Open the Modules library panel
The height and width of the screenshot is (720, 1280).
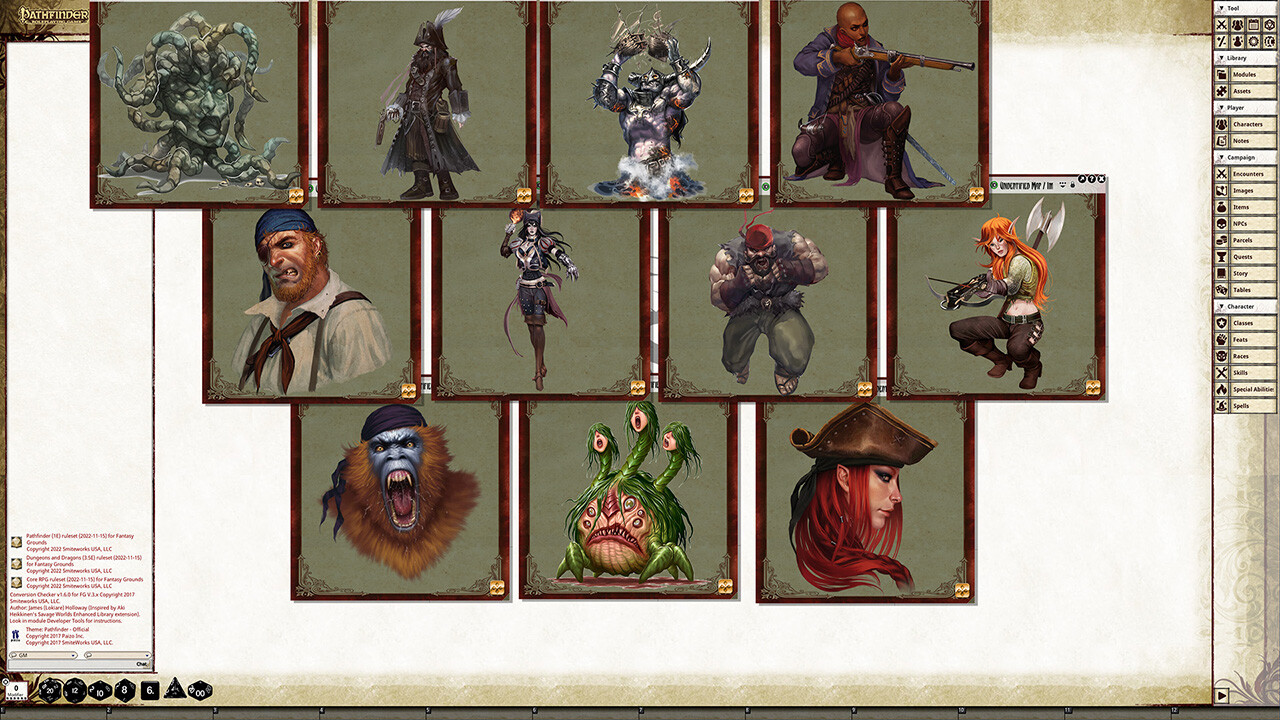(x=1250, y=74)
